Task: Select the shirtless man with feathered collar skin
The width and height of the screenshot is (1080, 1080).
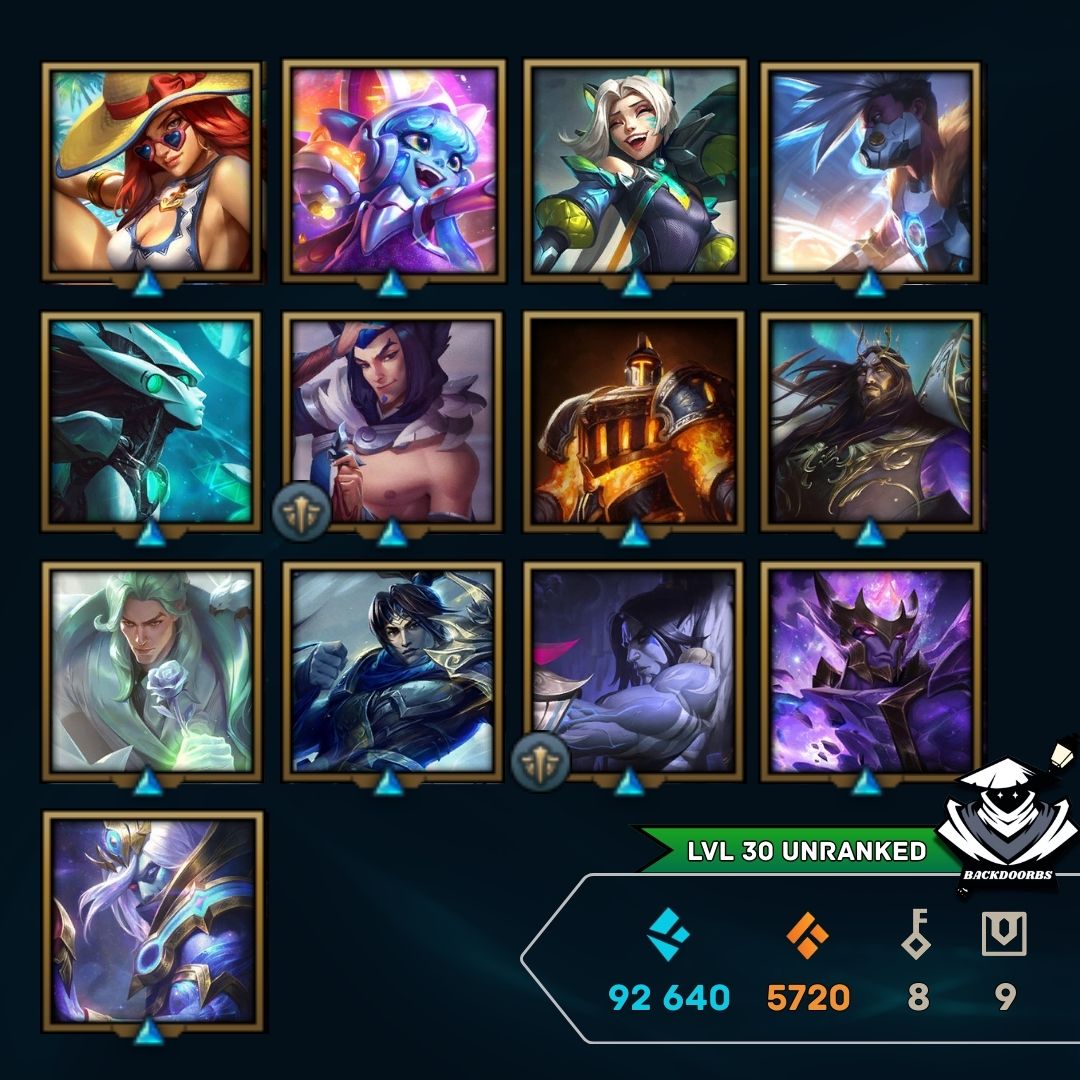Action: 393,422
